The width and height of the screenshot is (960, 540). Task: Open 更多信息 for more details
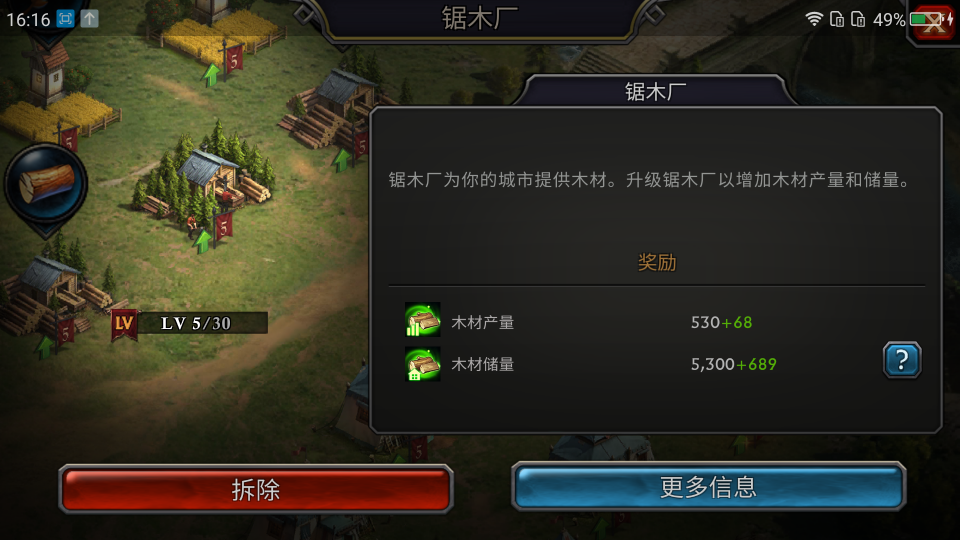click(x=708, y=488)
